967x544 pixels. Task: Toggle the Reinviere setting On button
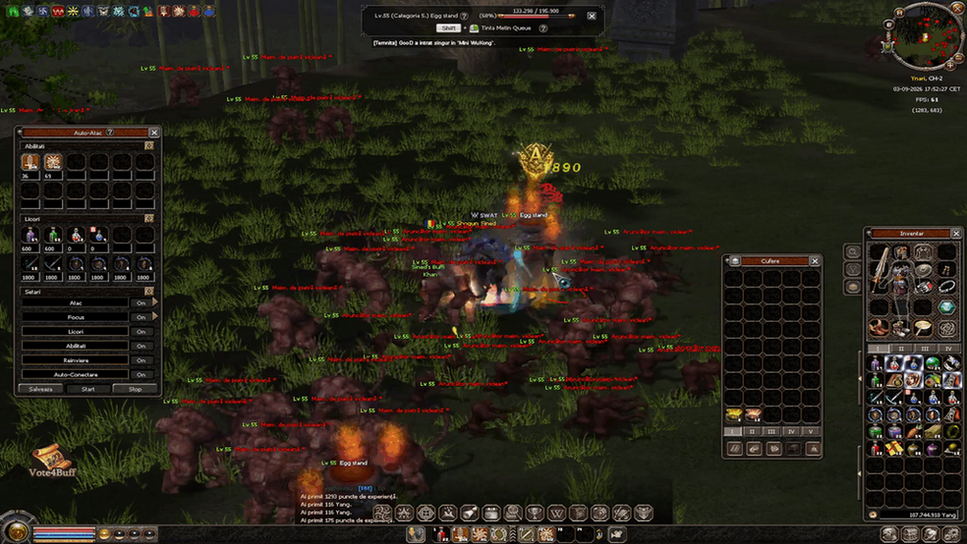pos(142,360)
